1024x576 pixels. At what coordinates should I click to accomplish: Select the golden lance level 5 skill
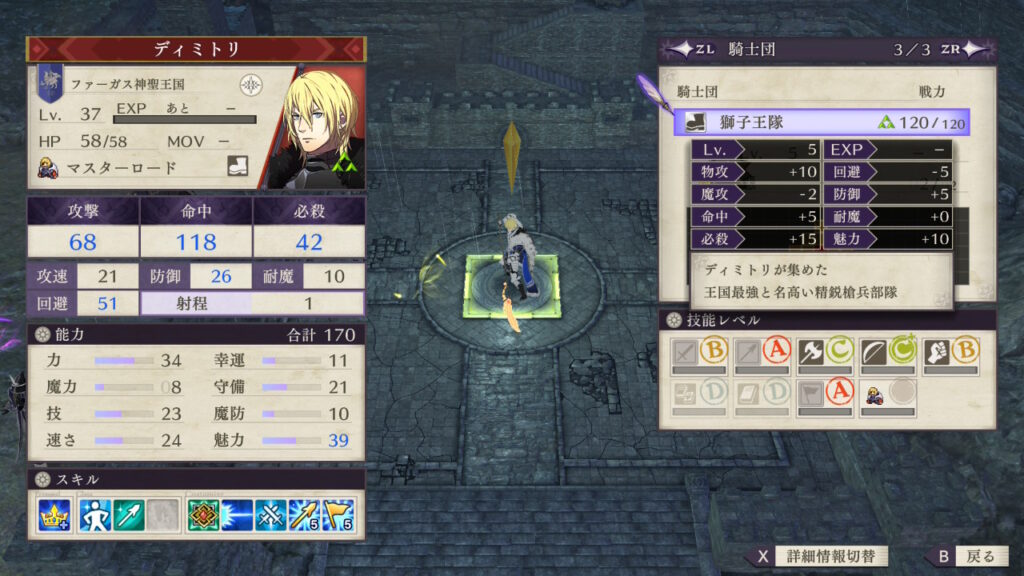click(x=304, y=515)
